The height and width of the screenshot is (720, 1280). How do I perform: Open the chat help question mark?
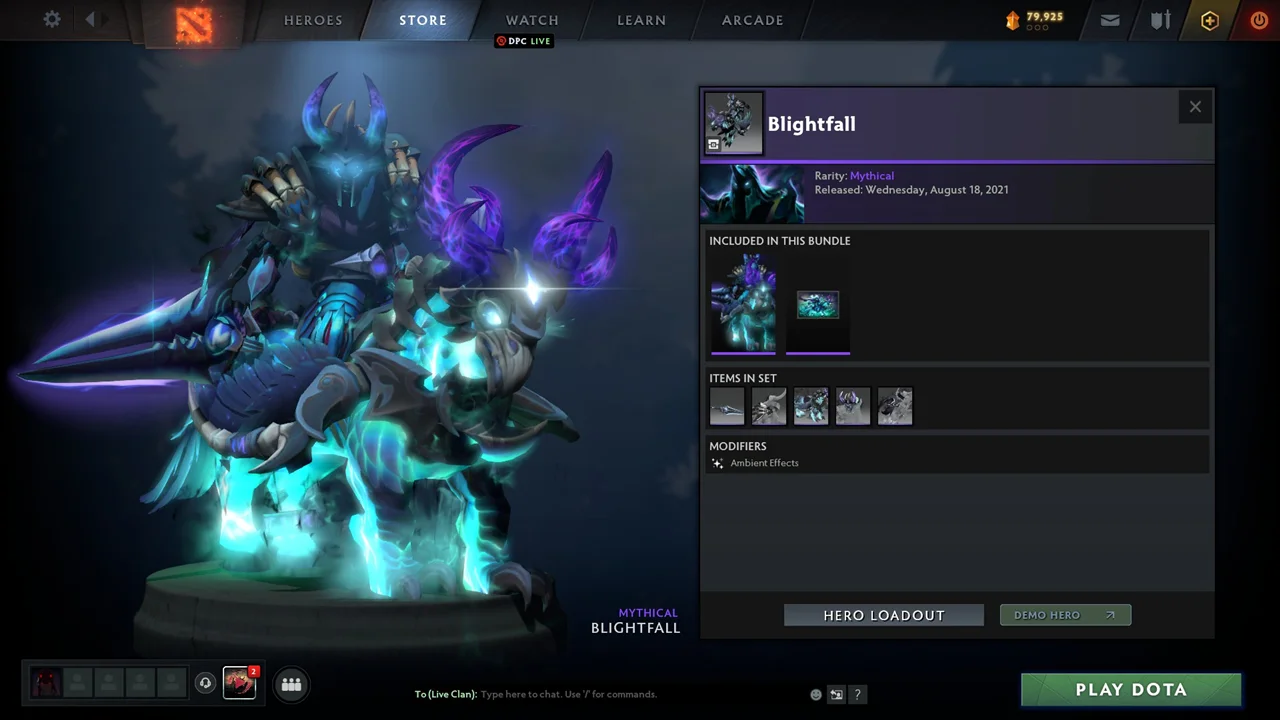point(858,695)
